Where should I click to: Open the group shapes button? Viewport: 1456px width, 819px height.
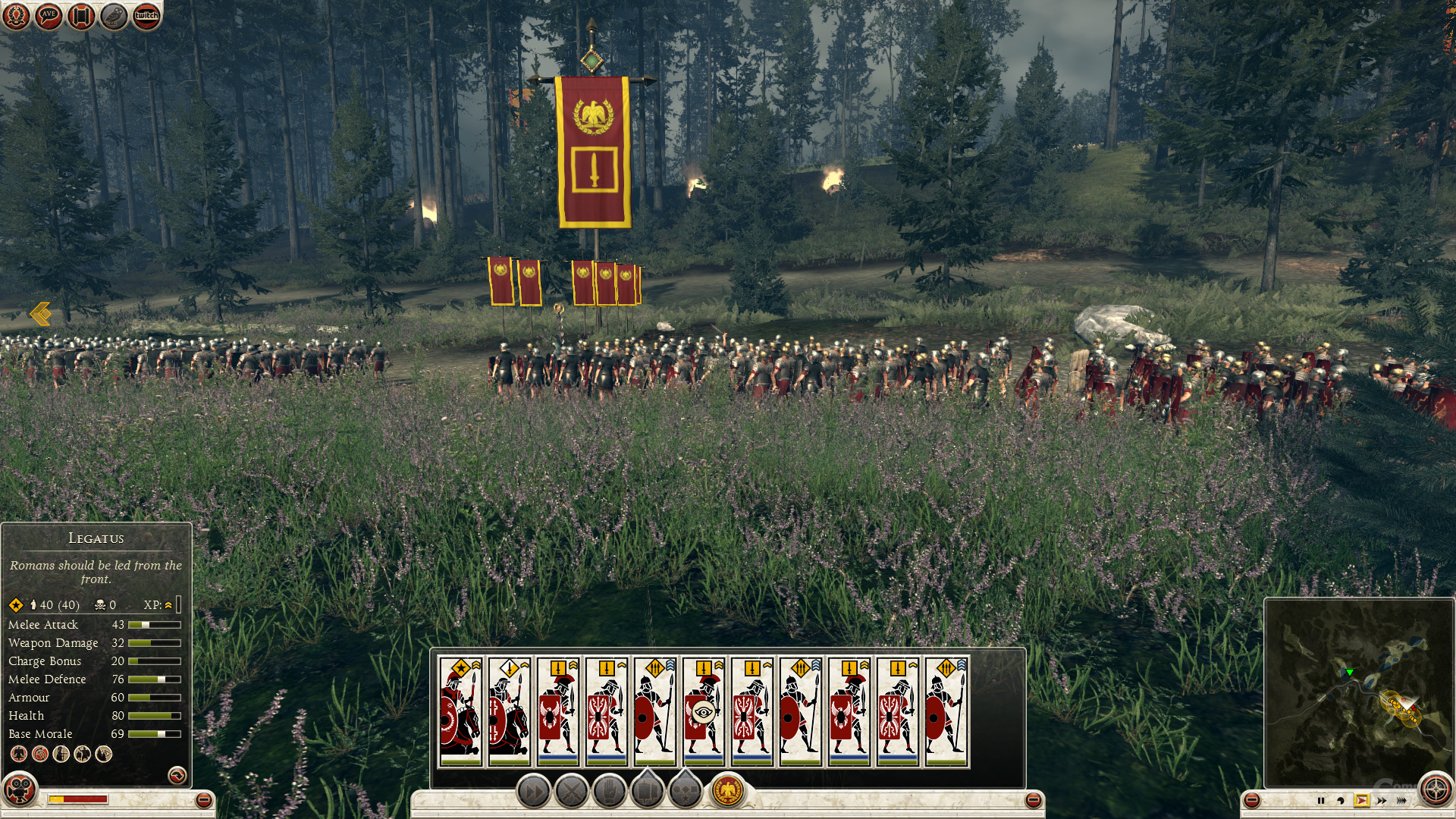tap(685, 791)
